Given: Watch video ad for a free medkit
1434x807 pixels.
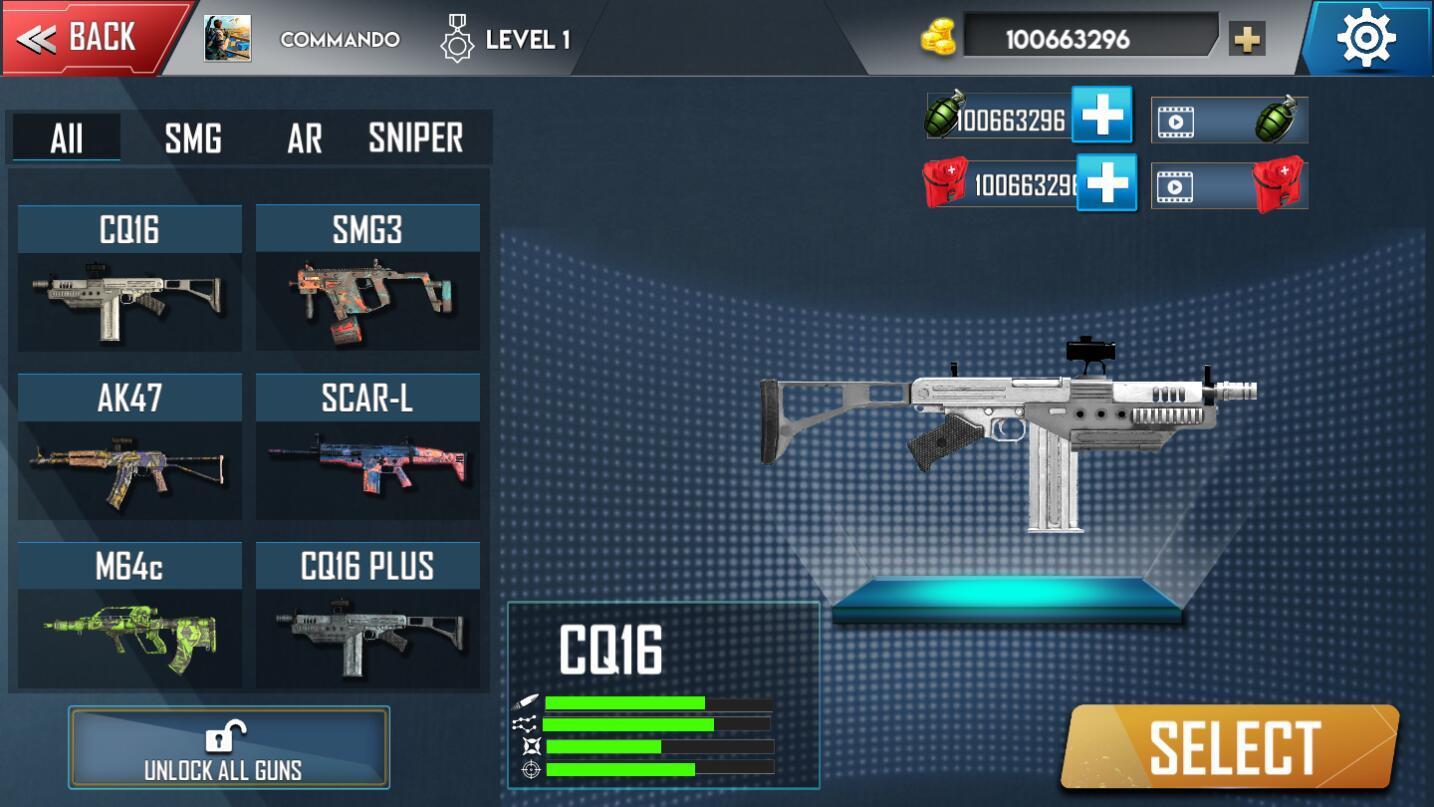Looking at the screenshot, I should pyautogui.click(x=1229, y=185).
